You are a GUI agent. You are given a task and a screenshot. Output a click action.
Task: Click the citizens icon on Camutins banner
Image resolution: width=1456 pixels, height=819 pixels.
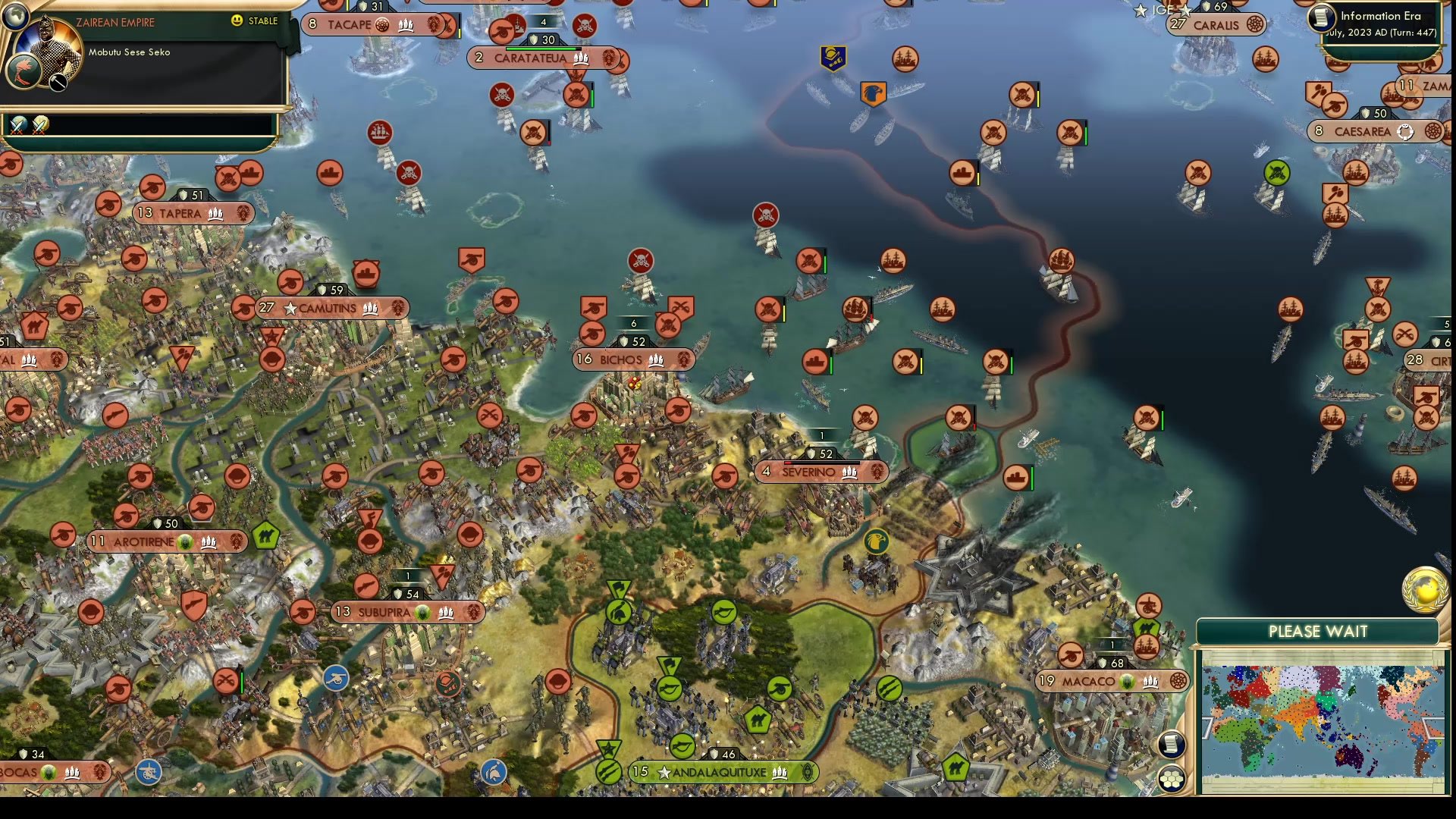pos(369,308)
